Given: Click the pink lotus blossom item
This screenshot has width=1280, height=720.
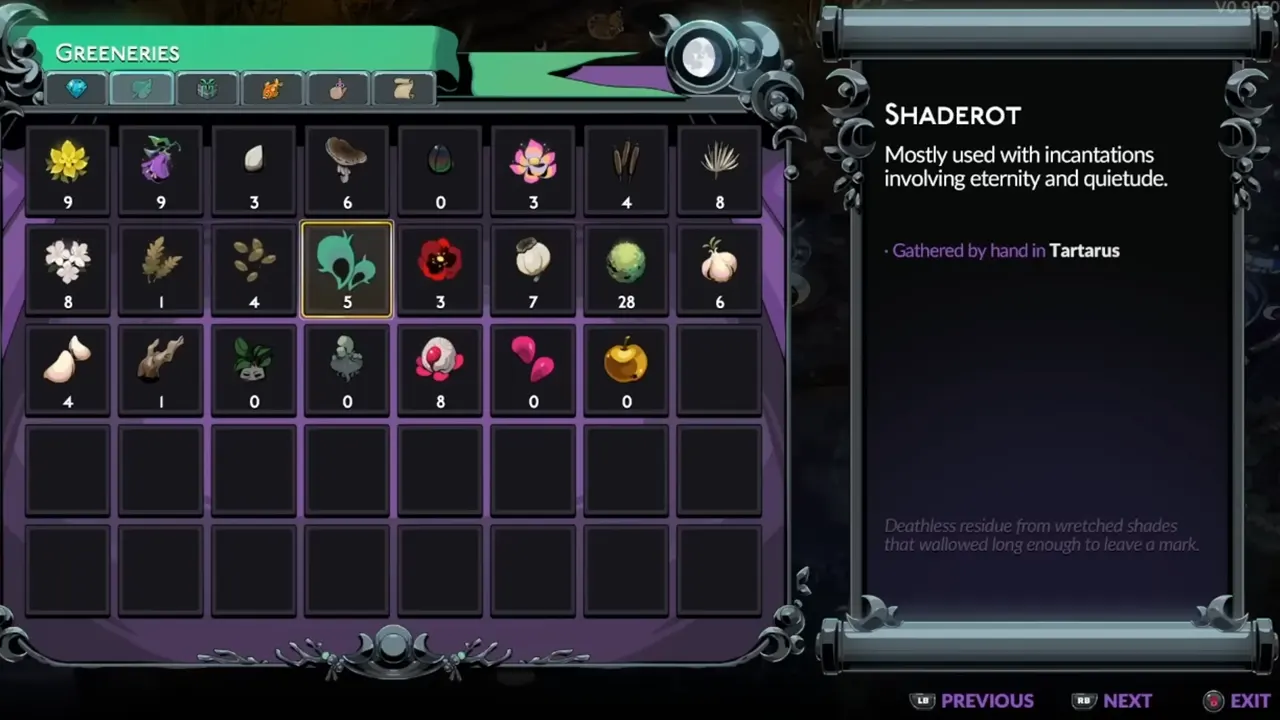Looking at the screenshot, I should [x=533, y=162].
